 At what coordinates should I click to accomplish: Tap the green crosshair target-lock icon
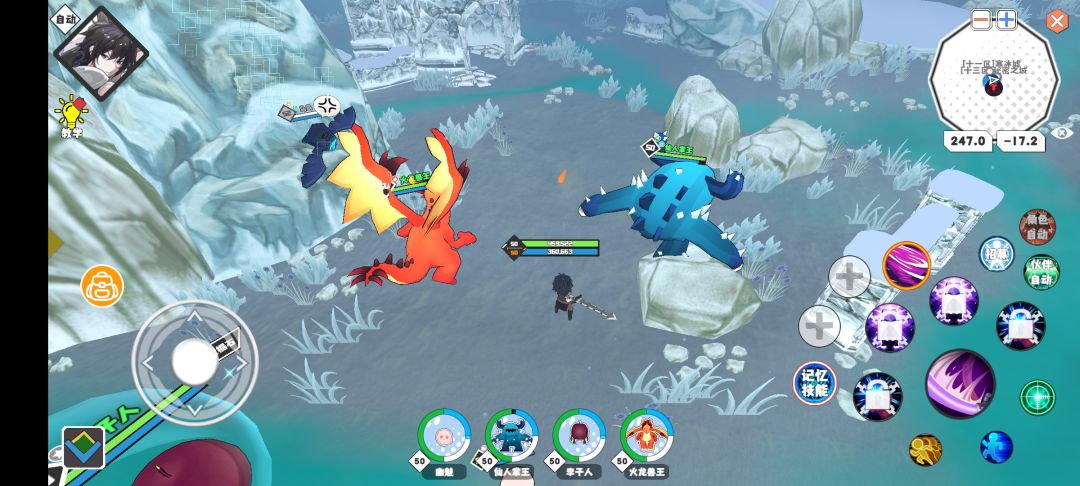(1037, 397)
